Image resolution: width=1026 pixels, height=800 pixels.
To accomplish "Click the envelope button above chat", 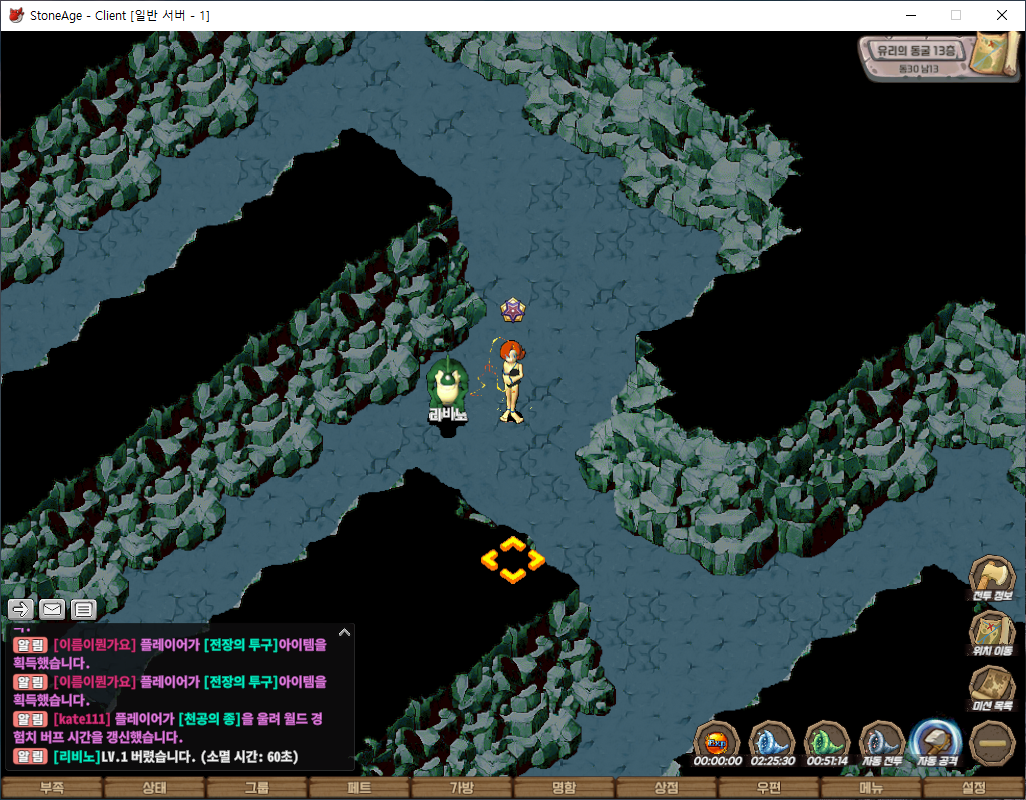I will (52, 608).
